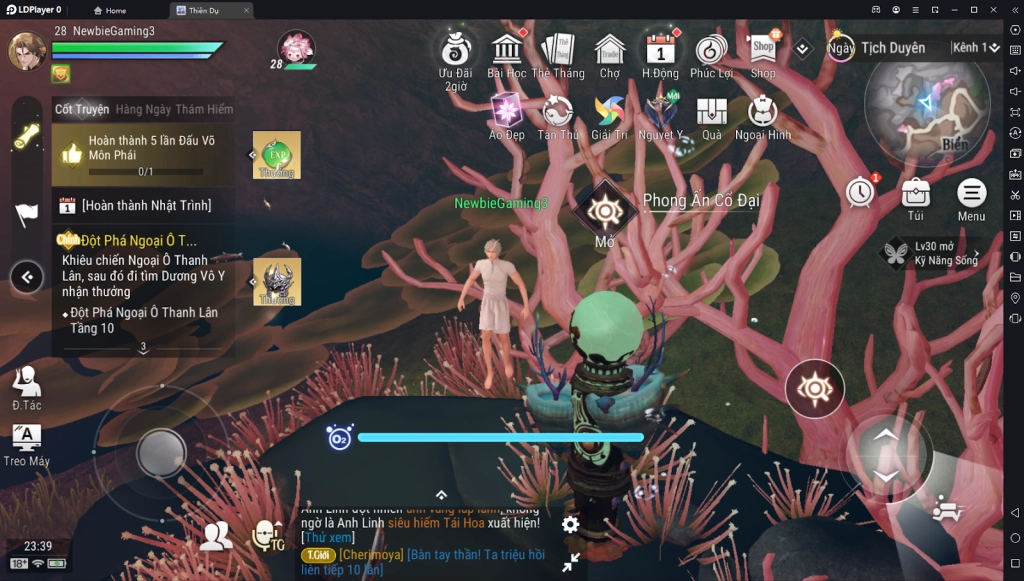Open the Ưu Đãi offers bag icon
Image resolution: width=1024 pixels, height=581 pixels.
click(x=456, y=49)
